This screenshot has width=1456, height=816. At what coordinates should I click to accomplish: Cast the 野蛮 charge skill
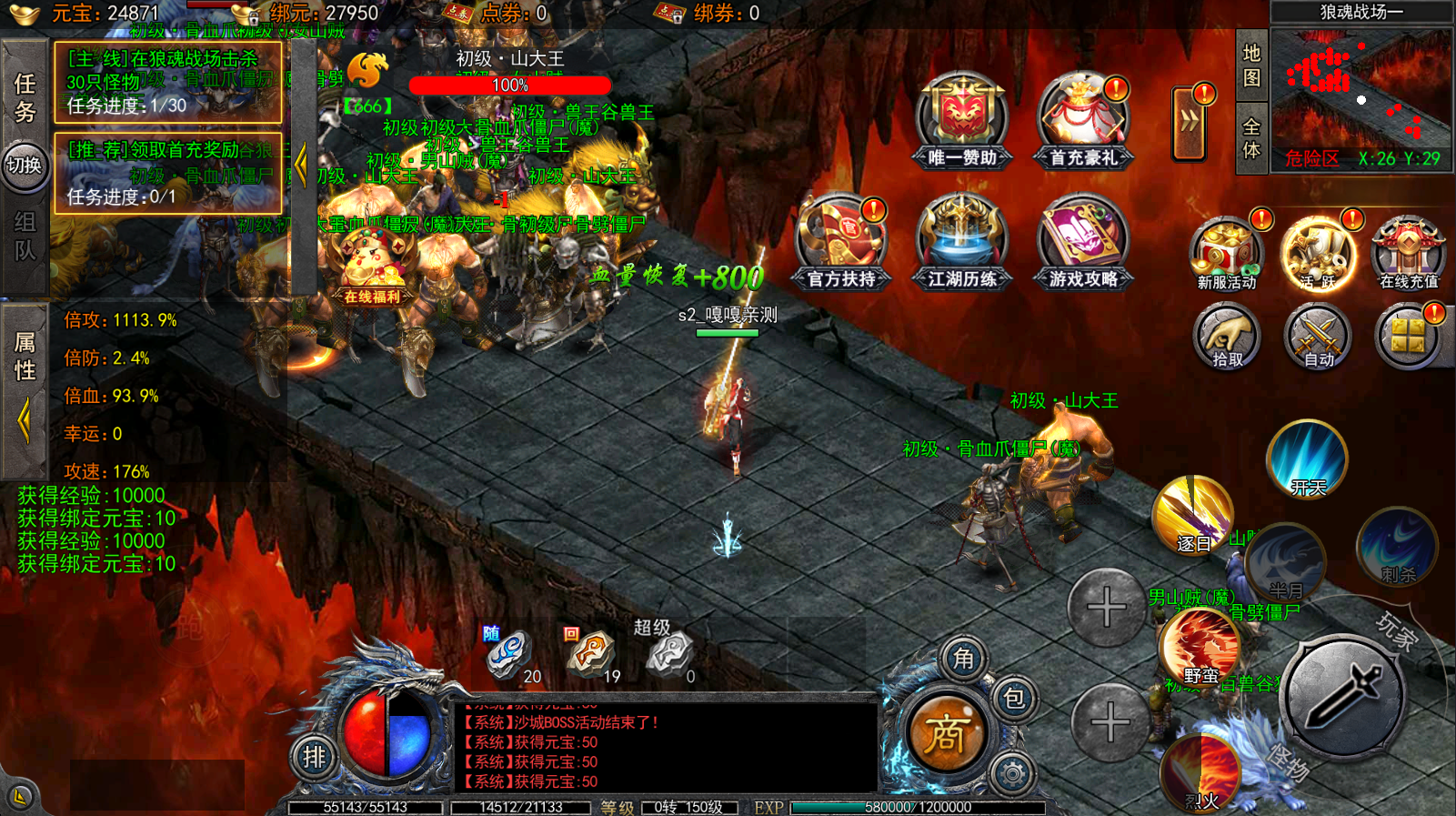1200,648
